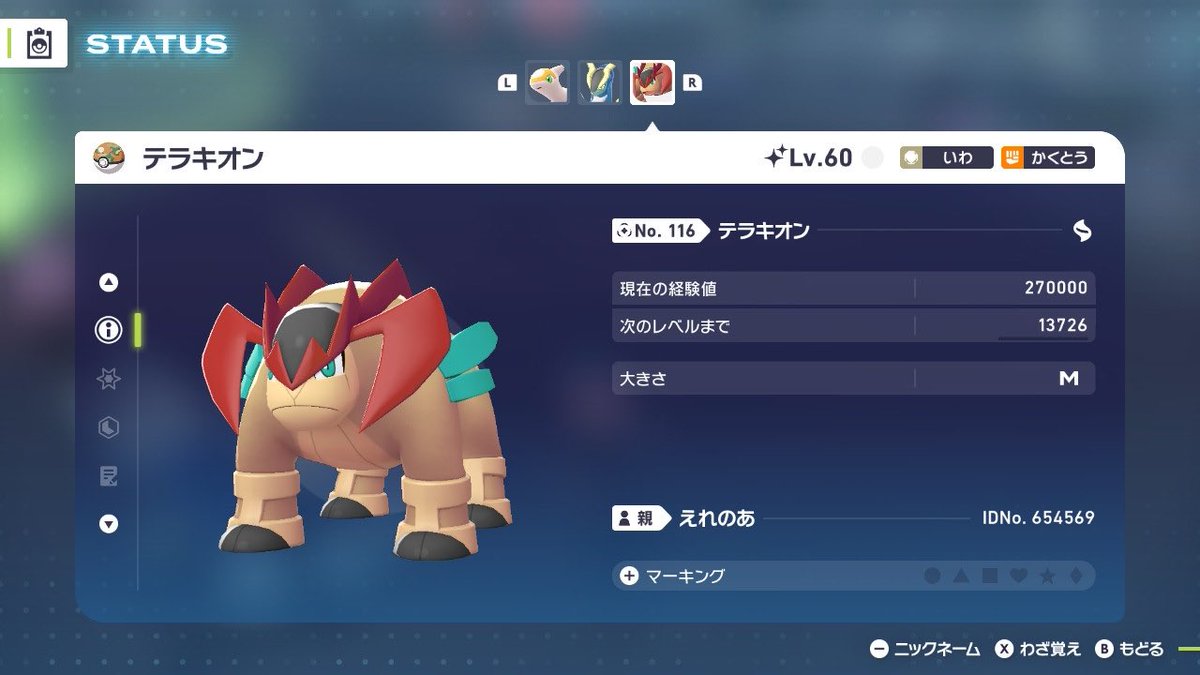Viewport: 1200px width, 675px height.
Task: Toggle the diamond marking
Action: (1075, 576)
